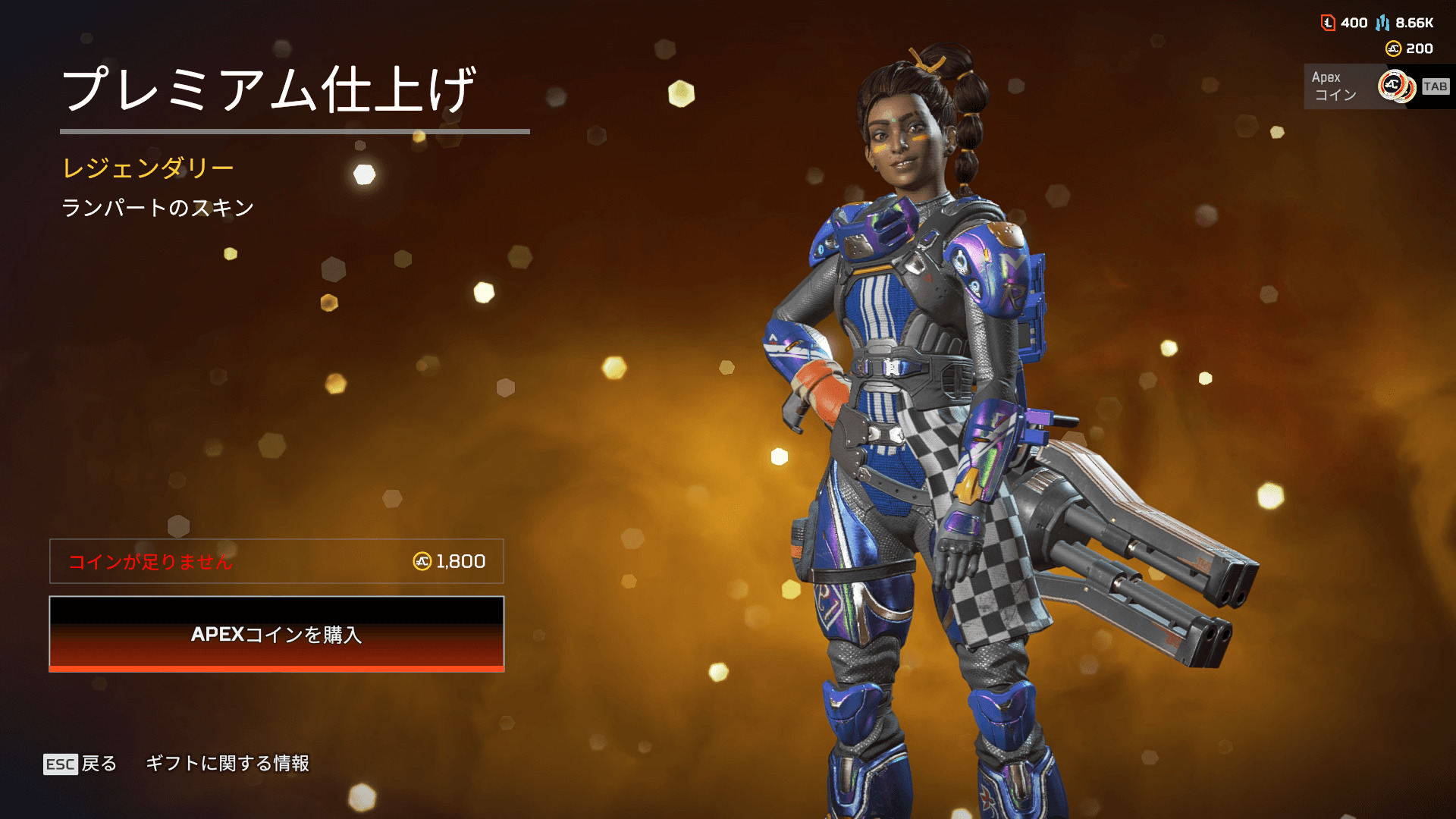Viewport: 1456px width, 819px height.
Task: Open ギフトに関する情報 link
Action: coord(227,764)
